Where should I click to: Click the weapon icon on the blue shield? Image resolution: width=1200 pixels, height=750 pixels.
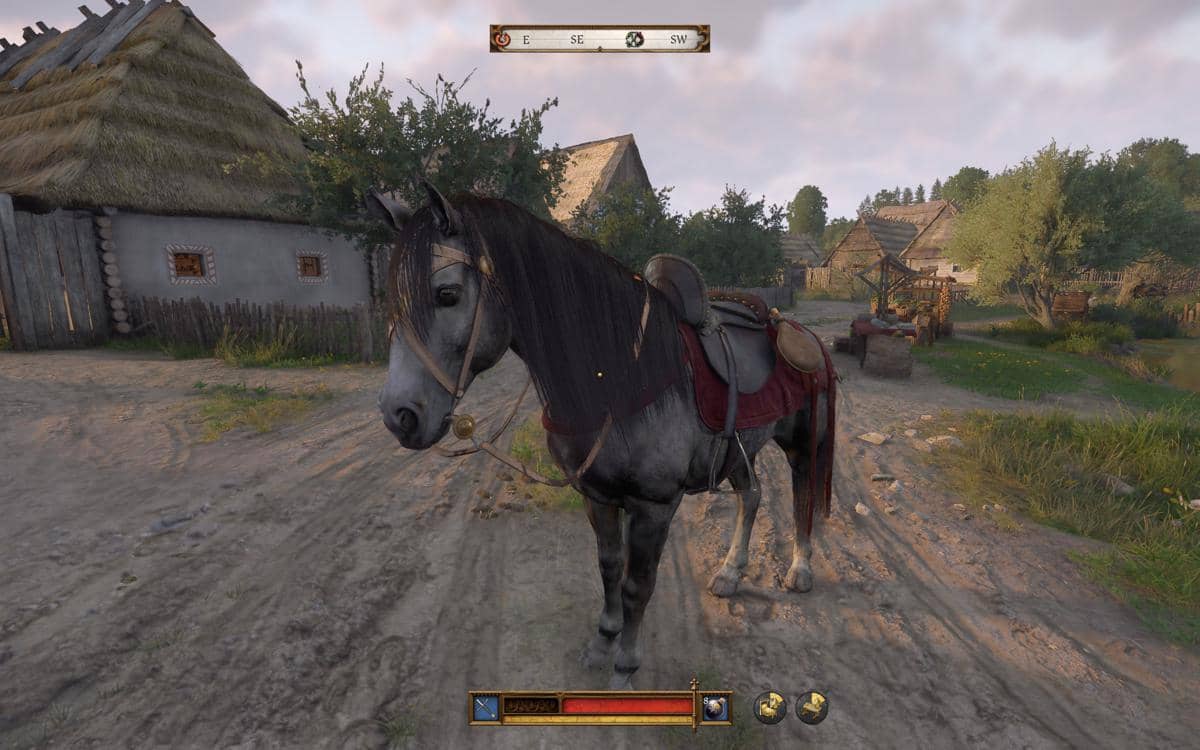tap(486, 707)
